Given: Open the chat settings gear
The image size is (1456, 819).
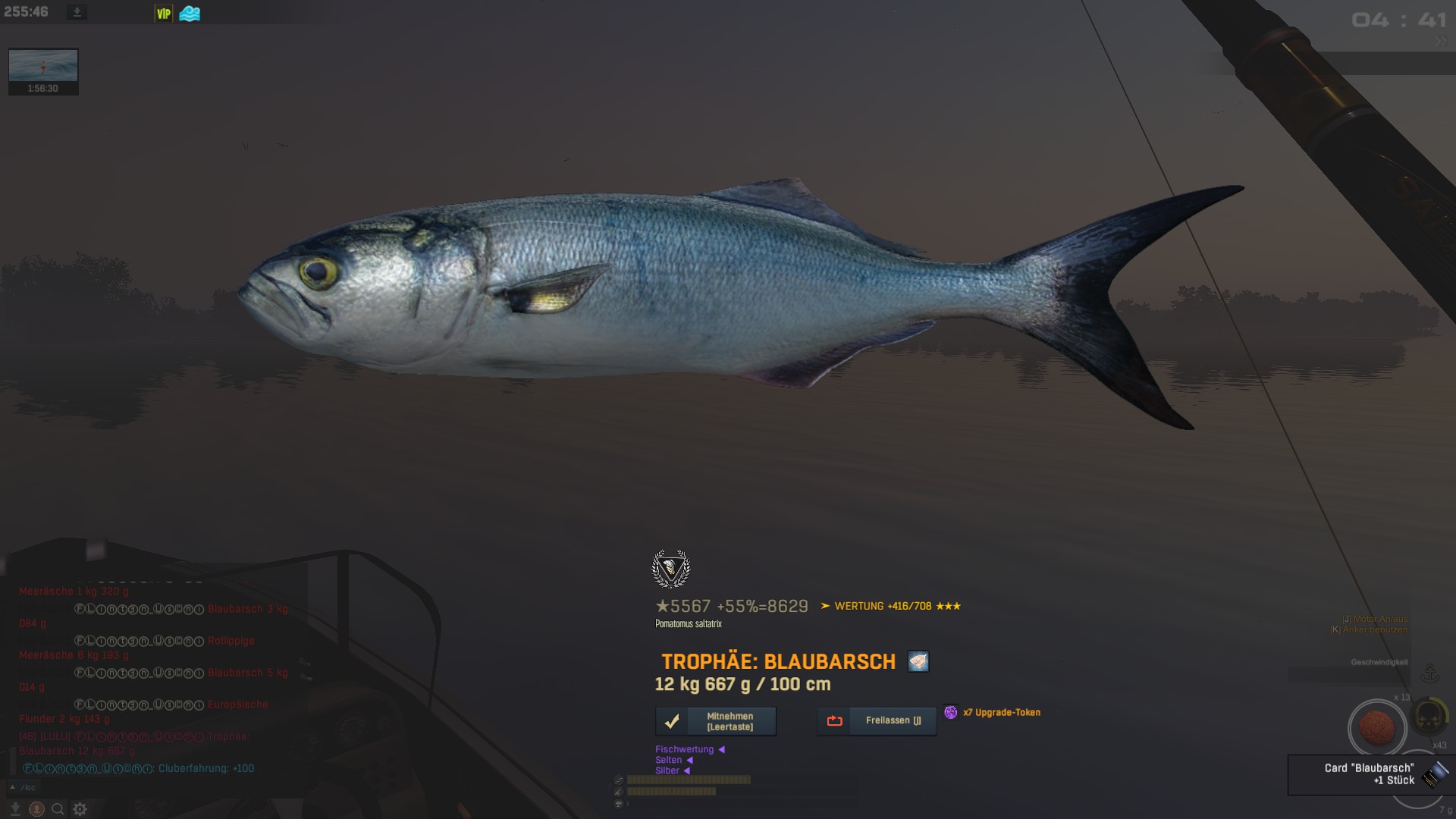Looking at the screenshot, I should tap(80, 809).
